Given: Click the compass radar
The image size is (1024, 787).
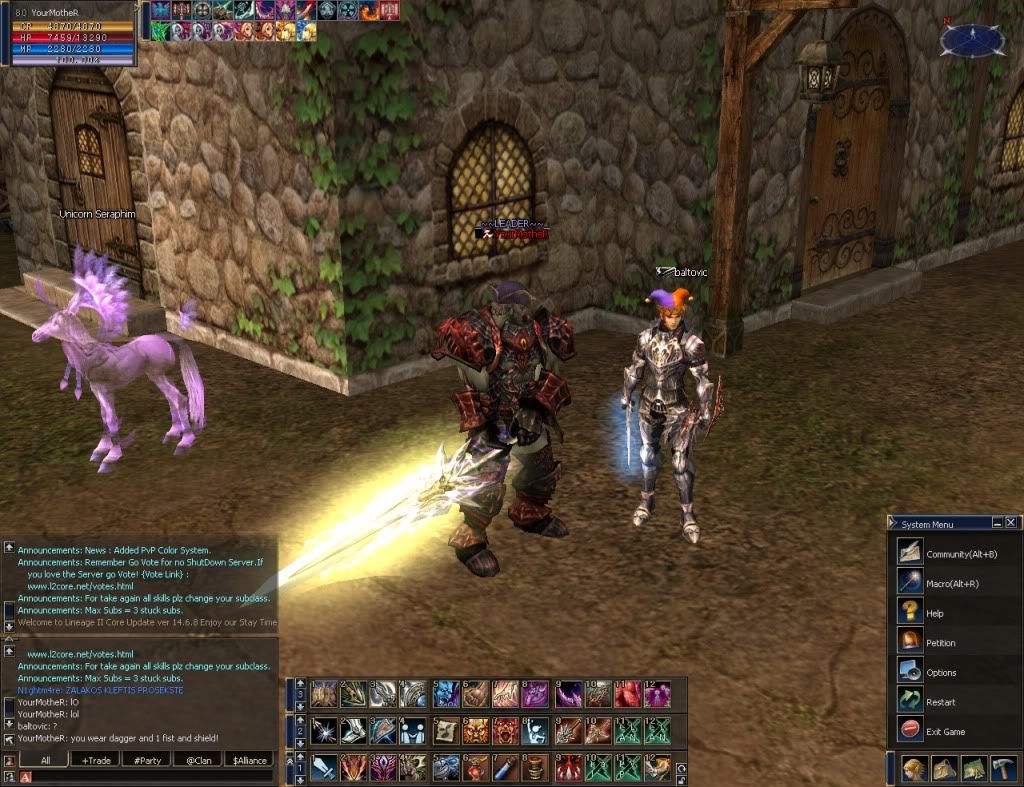Looking at the screenshot, I should [x=972, y=40].
